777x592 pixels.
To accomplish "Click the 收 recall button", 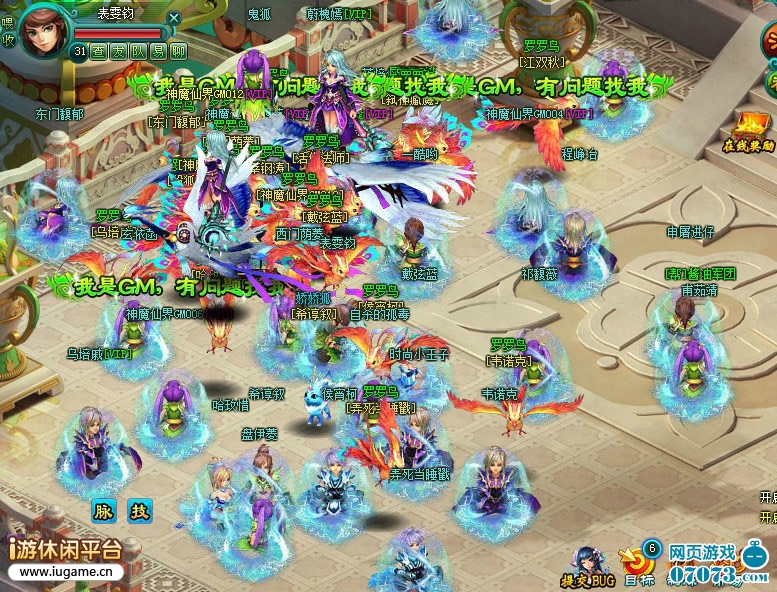I will click(9, 41).
